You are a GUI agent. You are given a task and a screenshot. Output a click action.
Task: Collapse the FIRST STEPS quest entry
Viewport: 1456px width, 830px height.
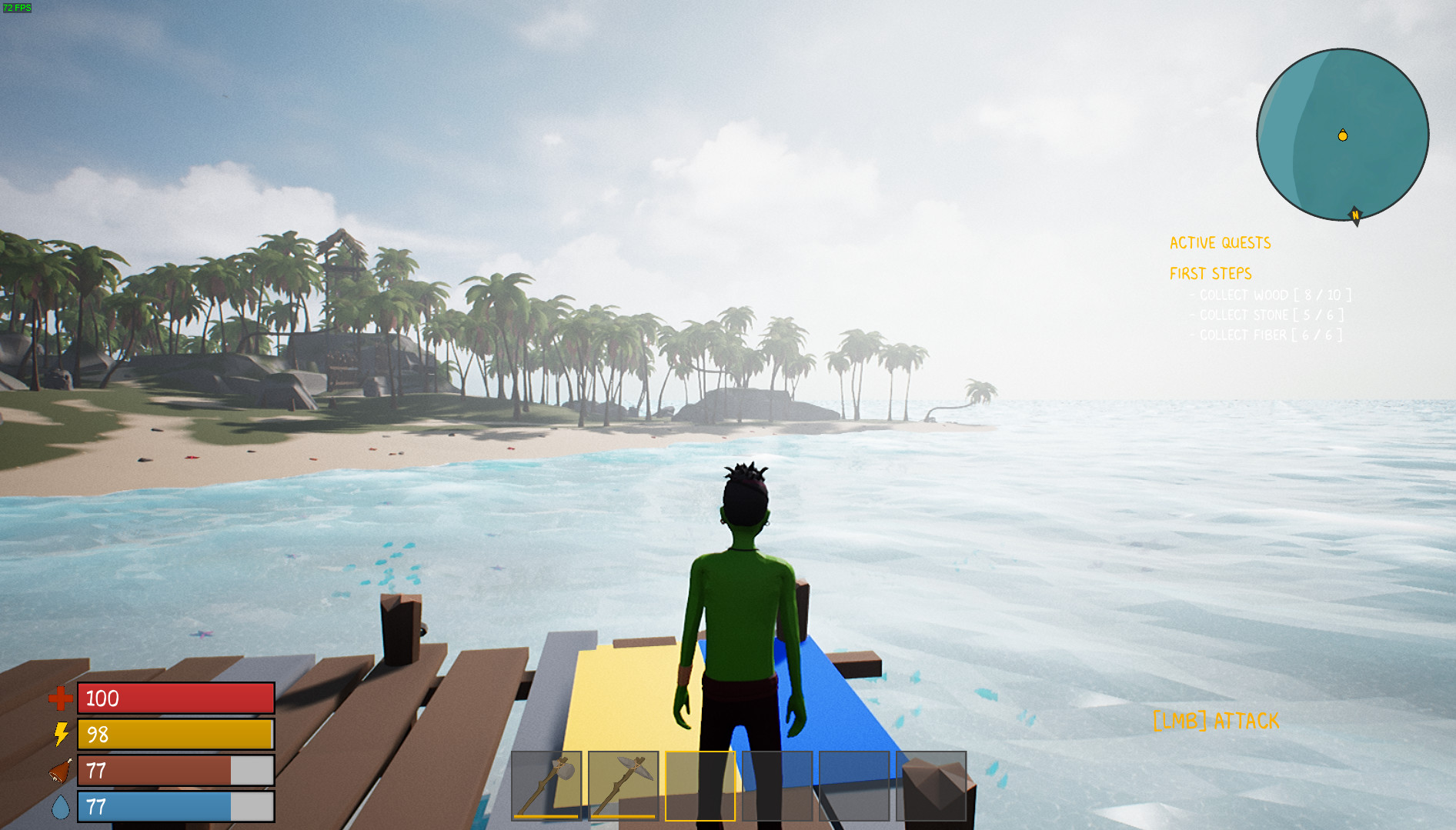point(1211,273)
